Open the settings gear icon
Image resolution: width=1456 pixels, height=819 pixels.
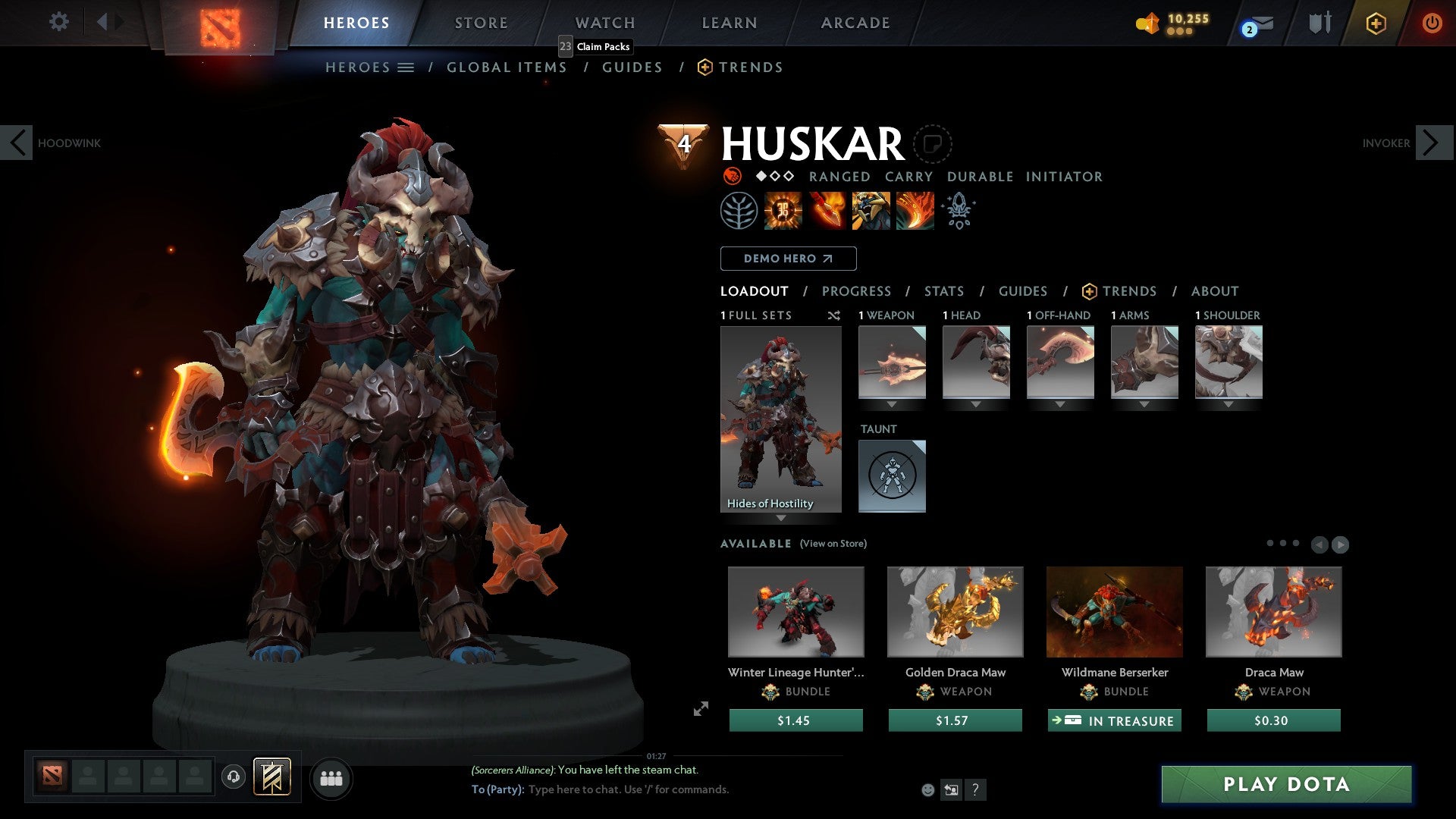[x=58, y=22]
